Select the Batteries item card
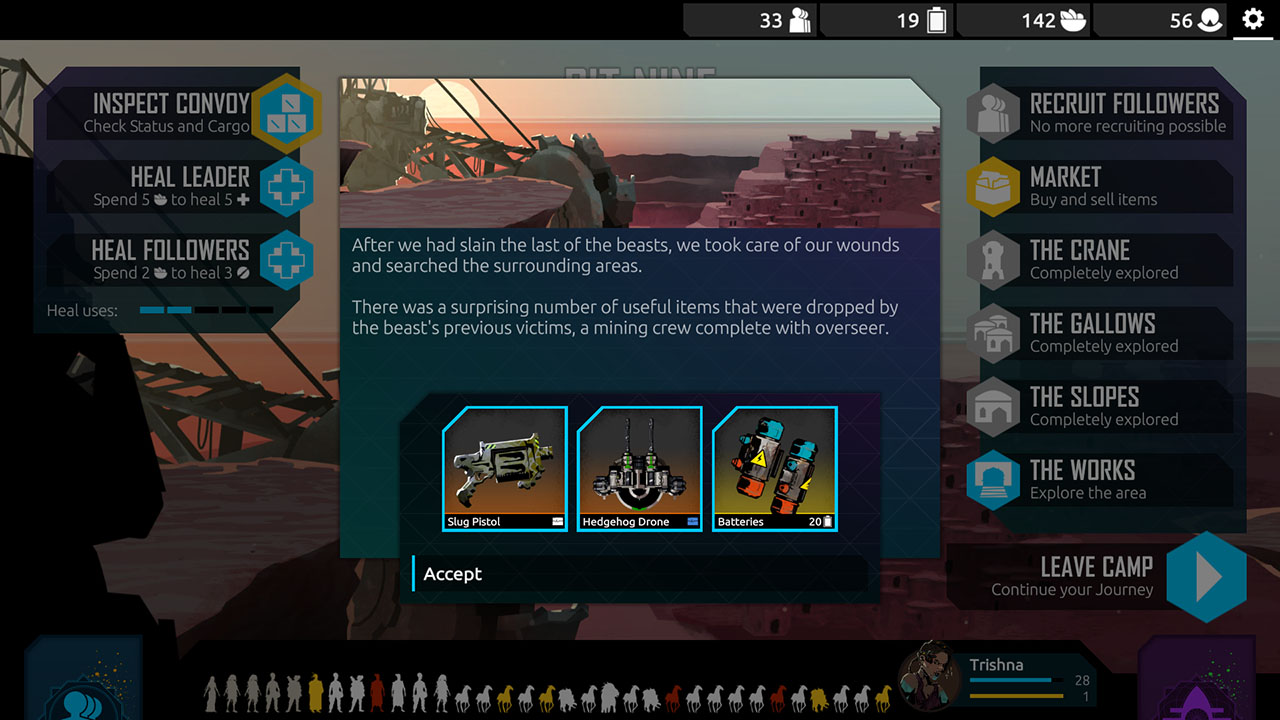Viewport: 1280px width, 720px height. click(774, 468)
